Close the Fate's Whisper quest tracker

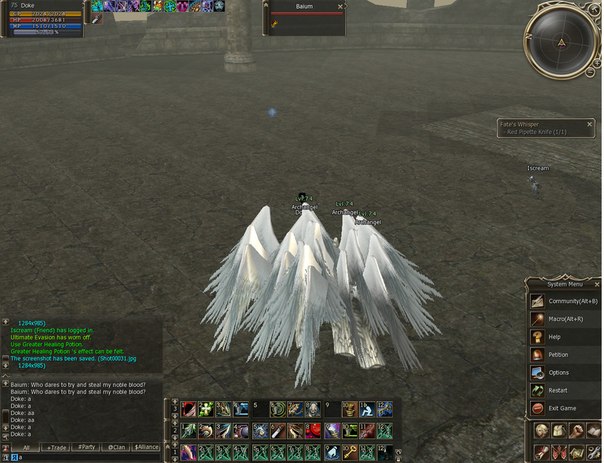click(588, 124)
